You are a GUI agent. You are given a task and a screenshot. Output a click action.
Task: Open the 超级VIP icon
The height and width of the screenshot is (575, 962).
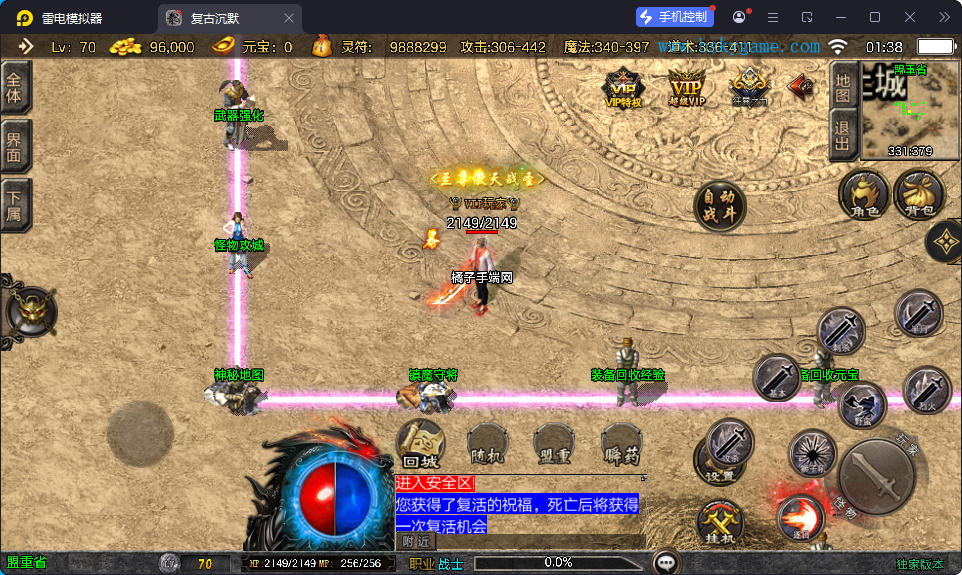tap(686, 87)
